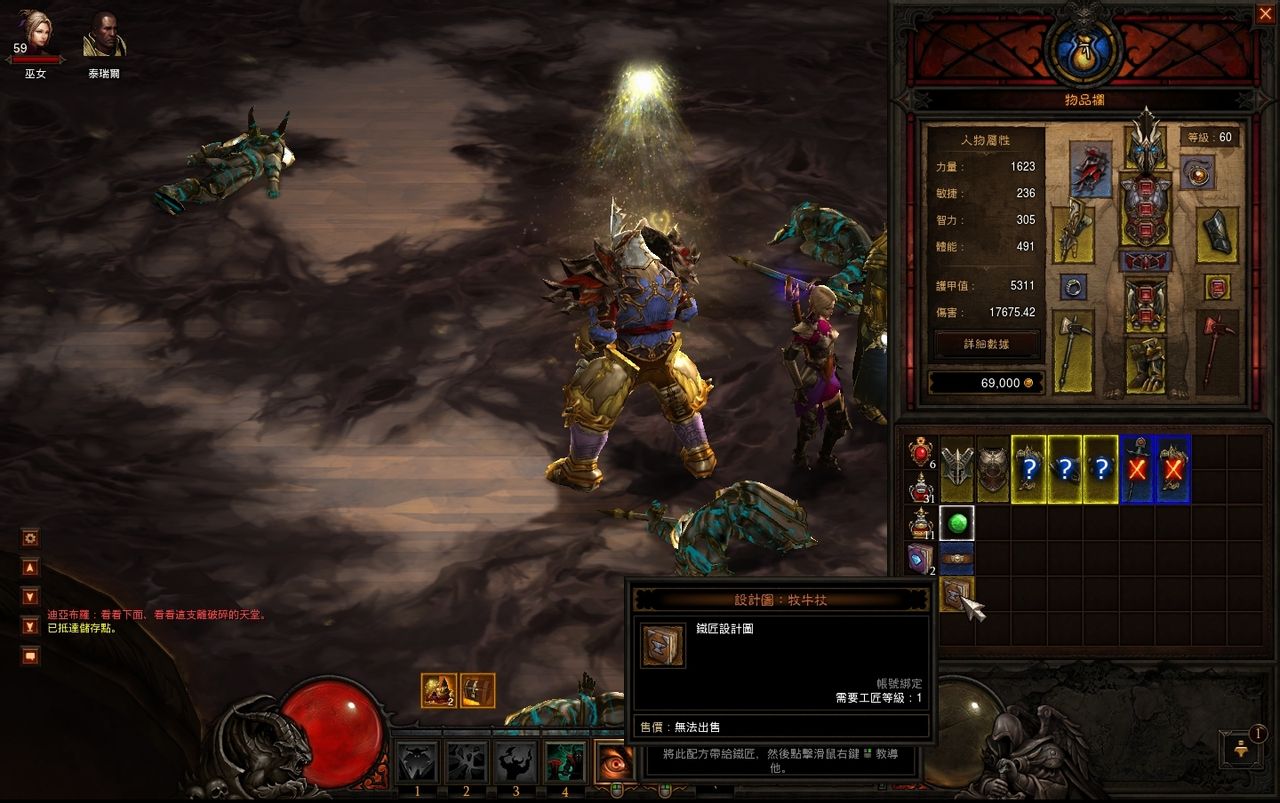Open the gear settings button on left
Viewport: 1280px width, 803px height.
pyautogui.click(x=31, y=538)
